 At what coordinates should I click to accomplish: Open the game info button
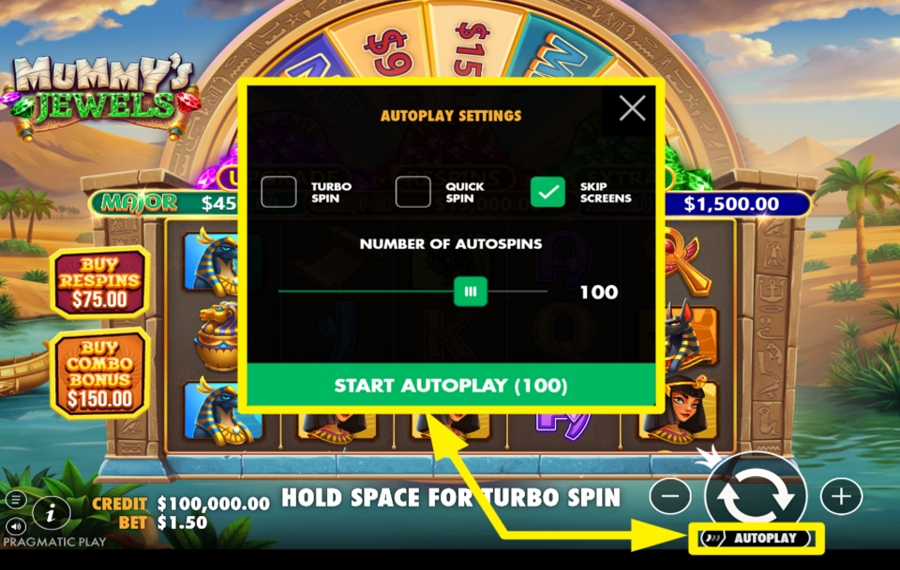(50, 513)
